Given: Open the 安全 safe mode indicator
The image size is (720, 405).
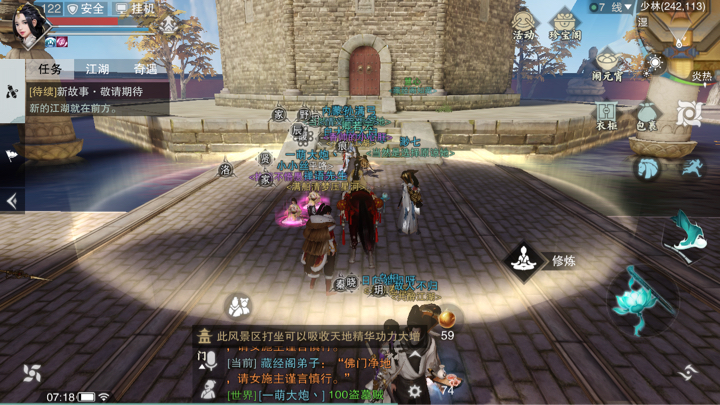Looking at the screenshot, I should [86, 9].
